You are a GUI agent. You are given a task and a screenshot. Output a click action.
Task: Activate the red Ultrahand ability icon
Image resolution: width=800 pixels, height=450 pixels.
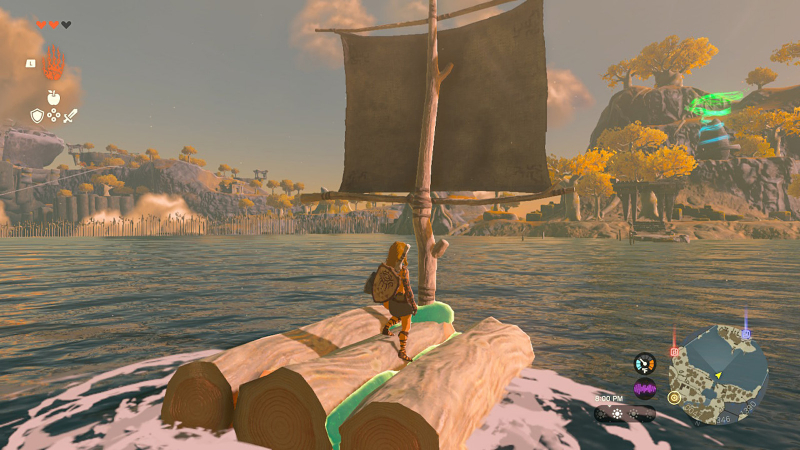tap(53, 65)
